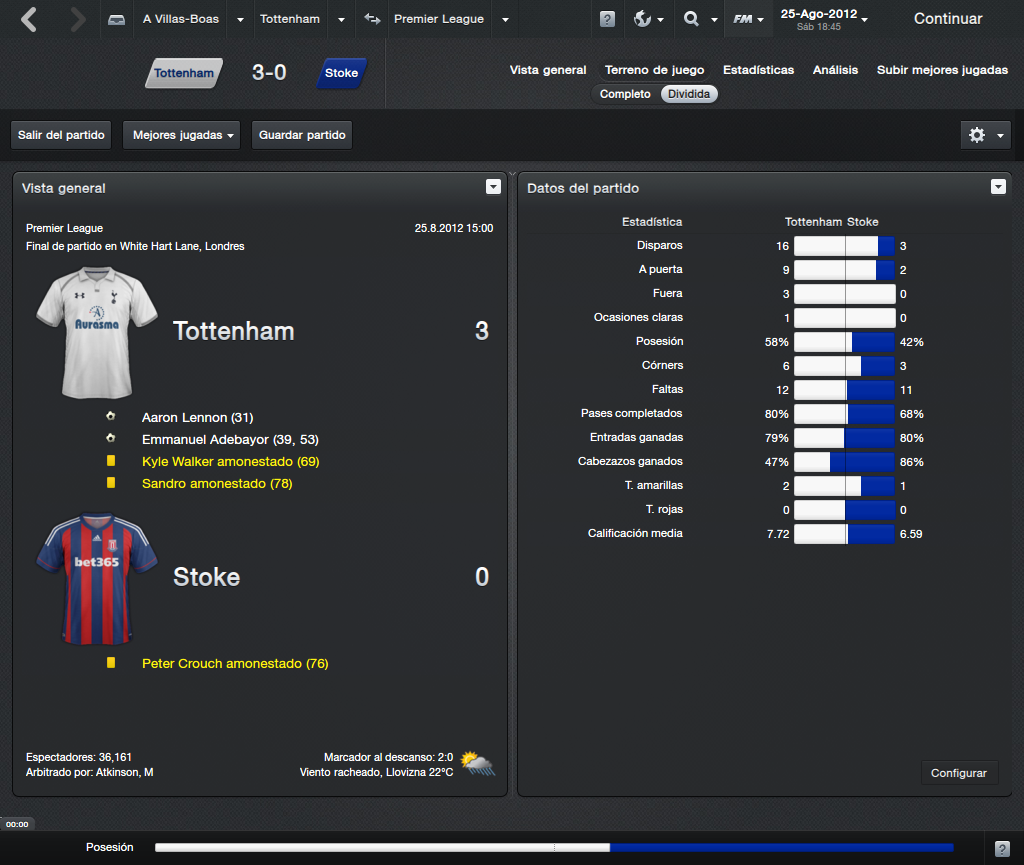Exit via Salir del partido
The width and height of the screenshot is (1024, 865).
pyautogui.click(x=61, y=135)
